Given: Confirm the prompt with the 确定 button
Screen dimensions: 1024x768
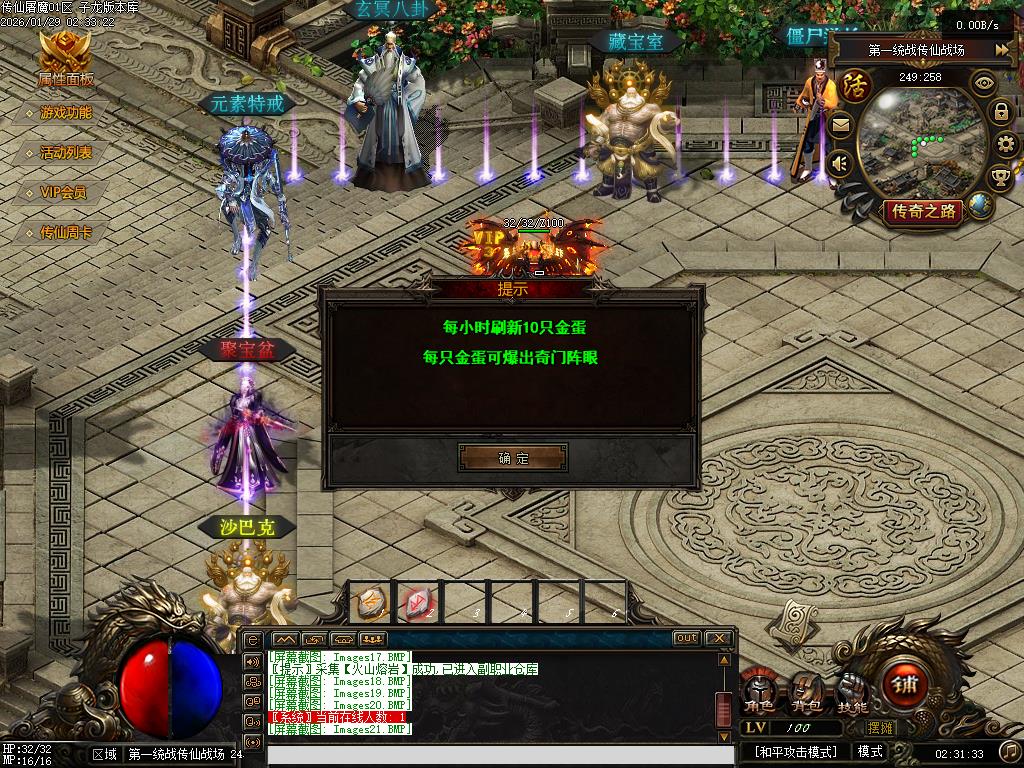Looking at the screenshot, I should pyautogui.click(x=513, y=458).
